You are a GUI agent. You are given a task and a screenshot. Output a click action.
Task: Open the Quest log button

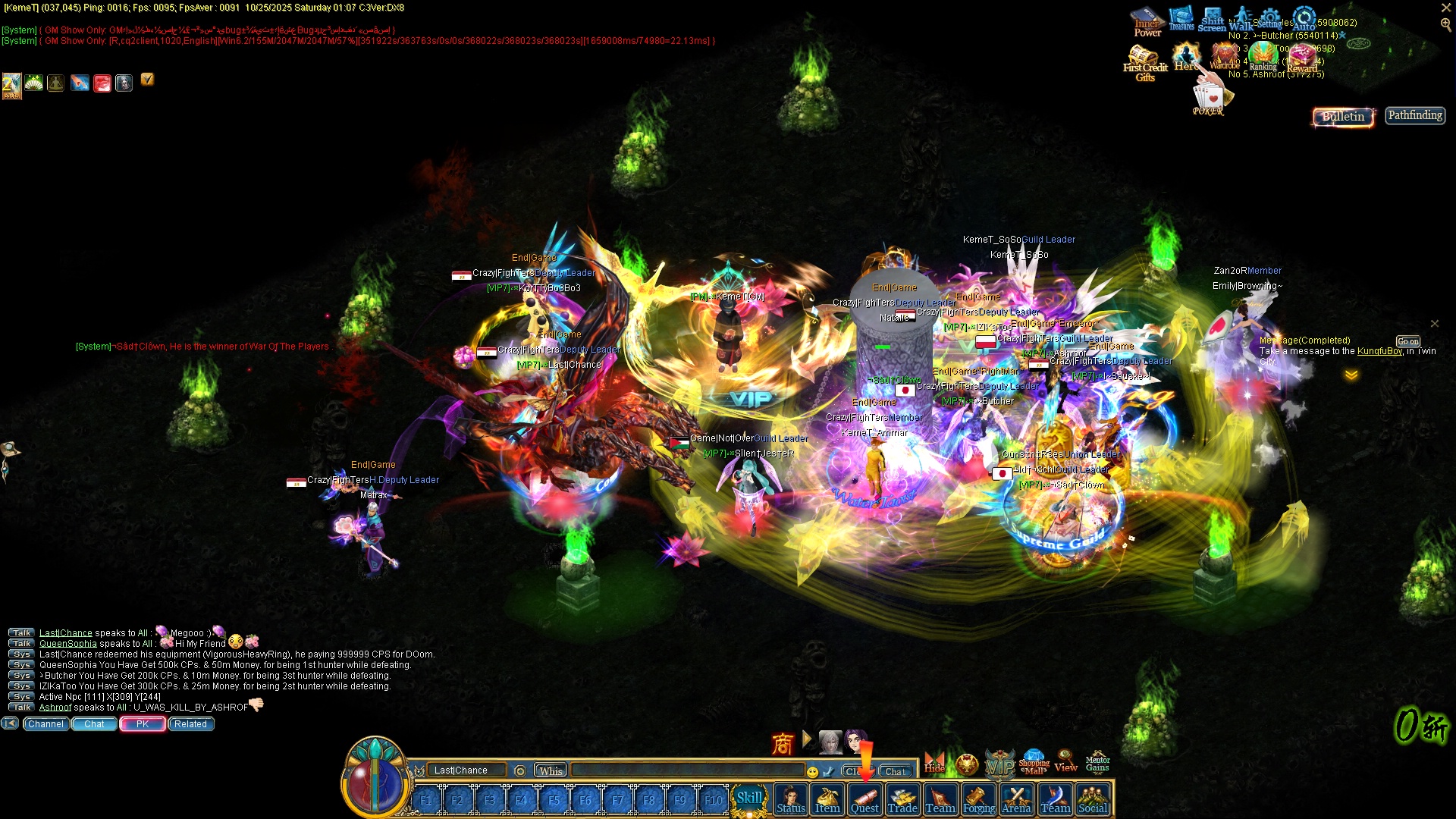[864, 801]
